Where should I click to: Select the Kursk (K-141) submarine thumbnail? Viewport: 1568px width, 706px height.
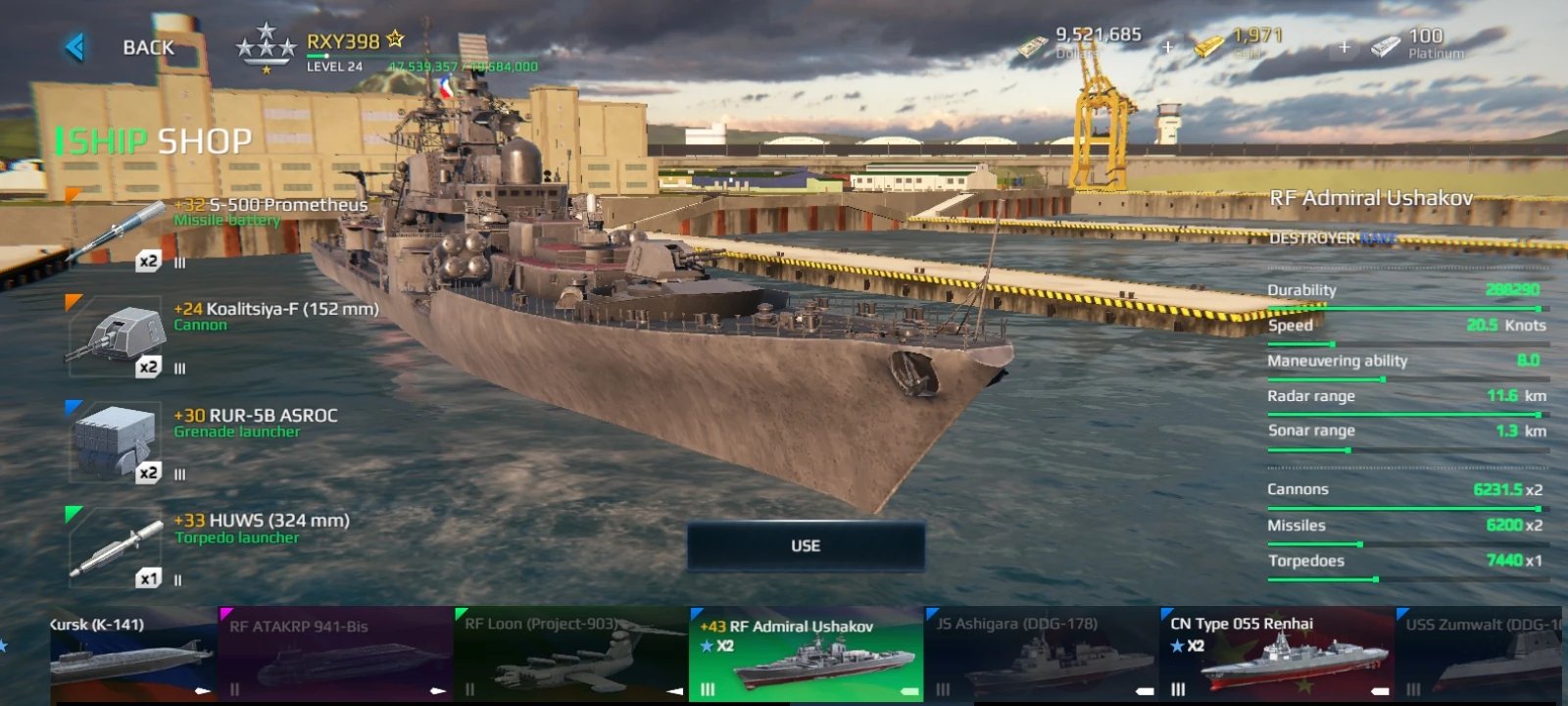[x=132, y=654]
